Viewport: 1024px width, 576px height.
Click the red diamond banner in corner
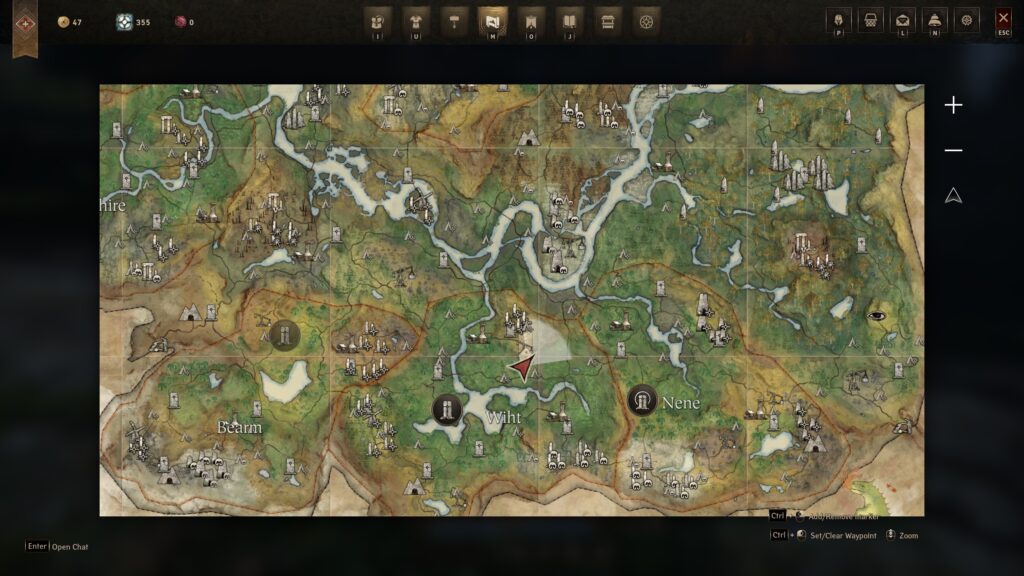tap(25, 22)
